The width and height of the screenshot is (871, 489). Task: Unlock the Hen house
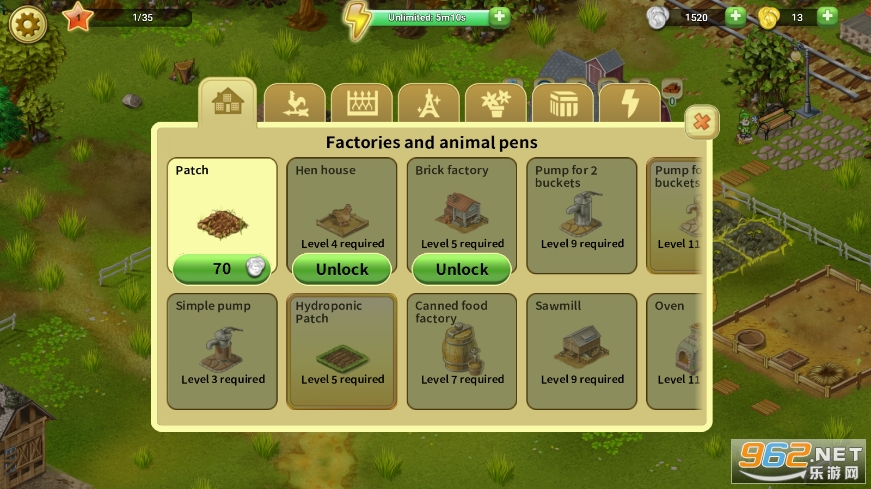pos(342,268)
